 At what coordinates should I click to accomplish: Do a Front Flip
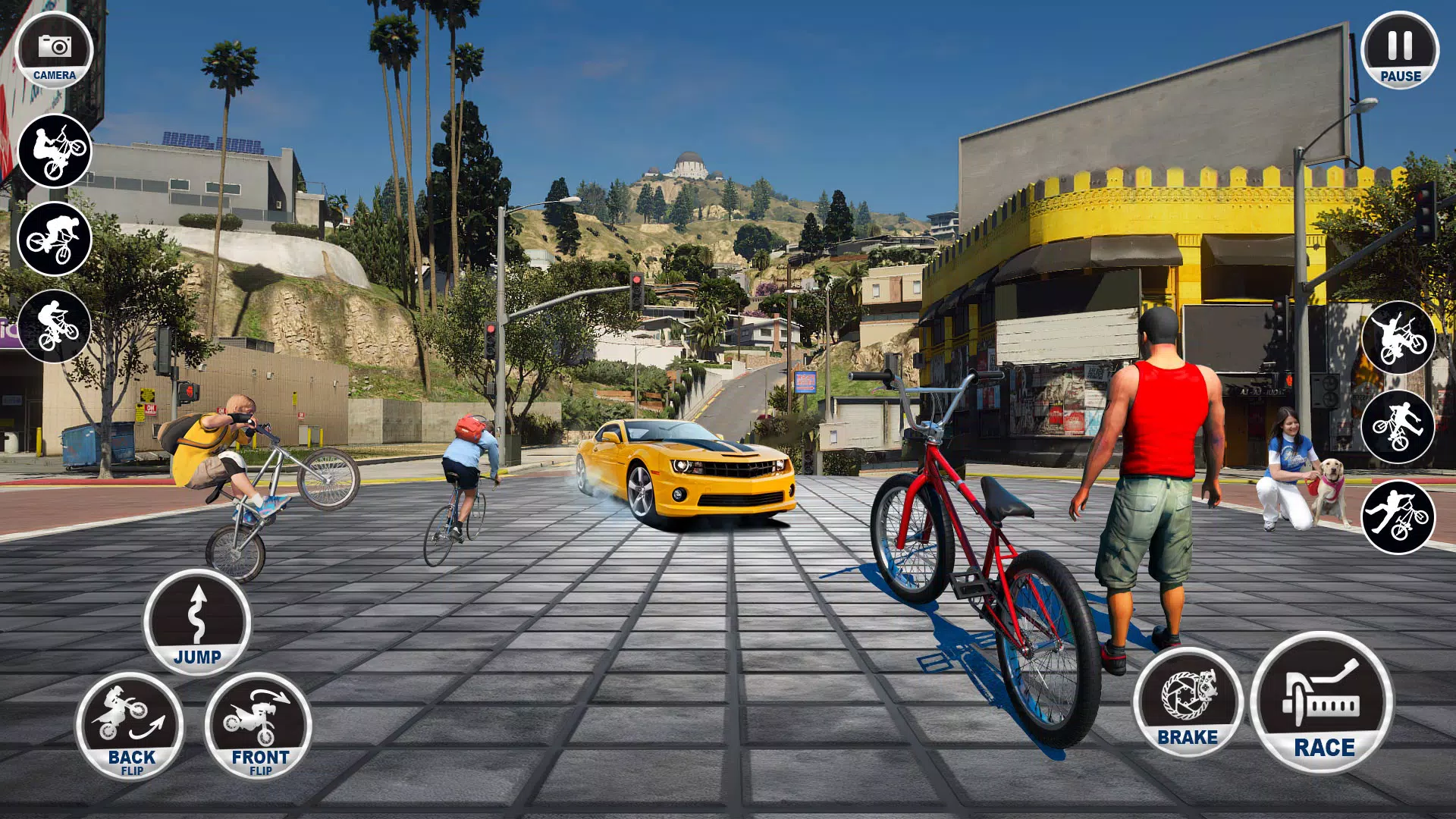[259, 726]
